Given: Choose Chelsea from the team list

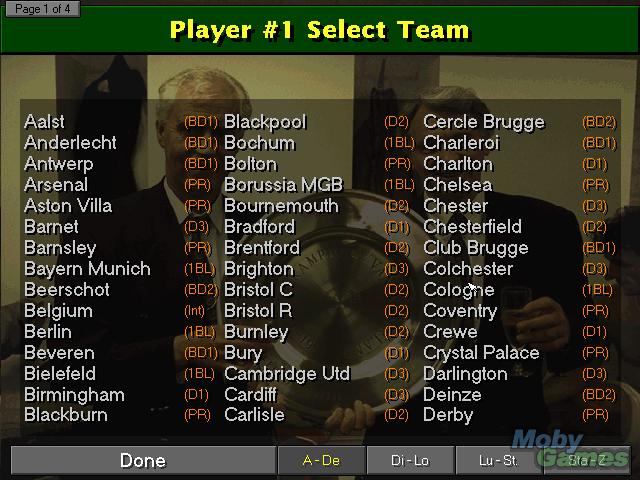Looking at the screenshot, I should click(457, 185).
